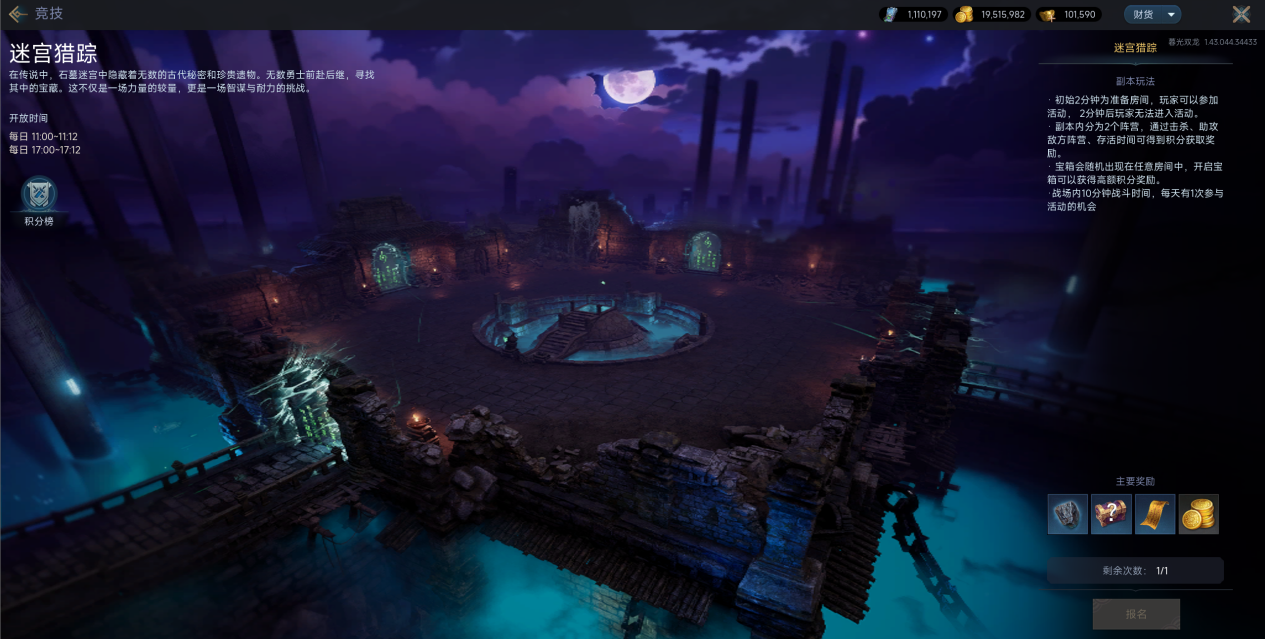Close the window with the crossed-swords X

pos(1241,14)
